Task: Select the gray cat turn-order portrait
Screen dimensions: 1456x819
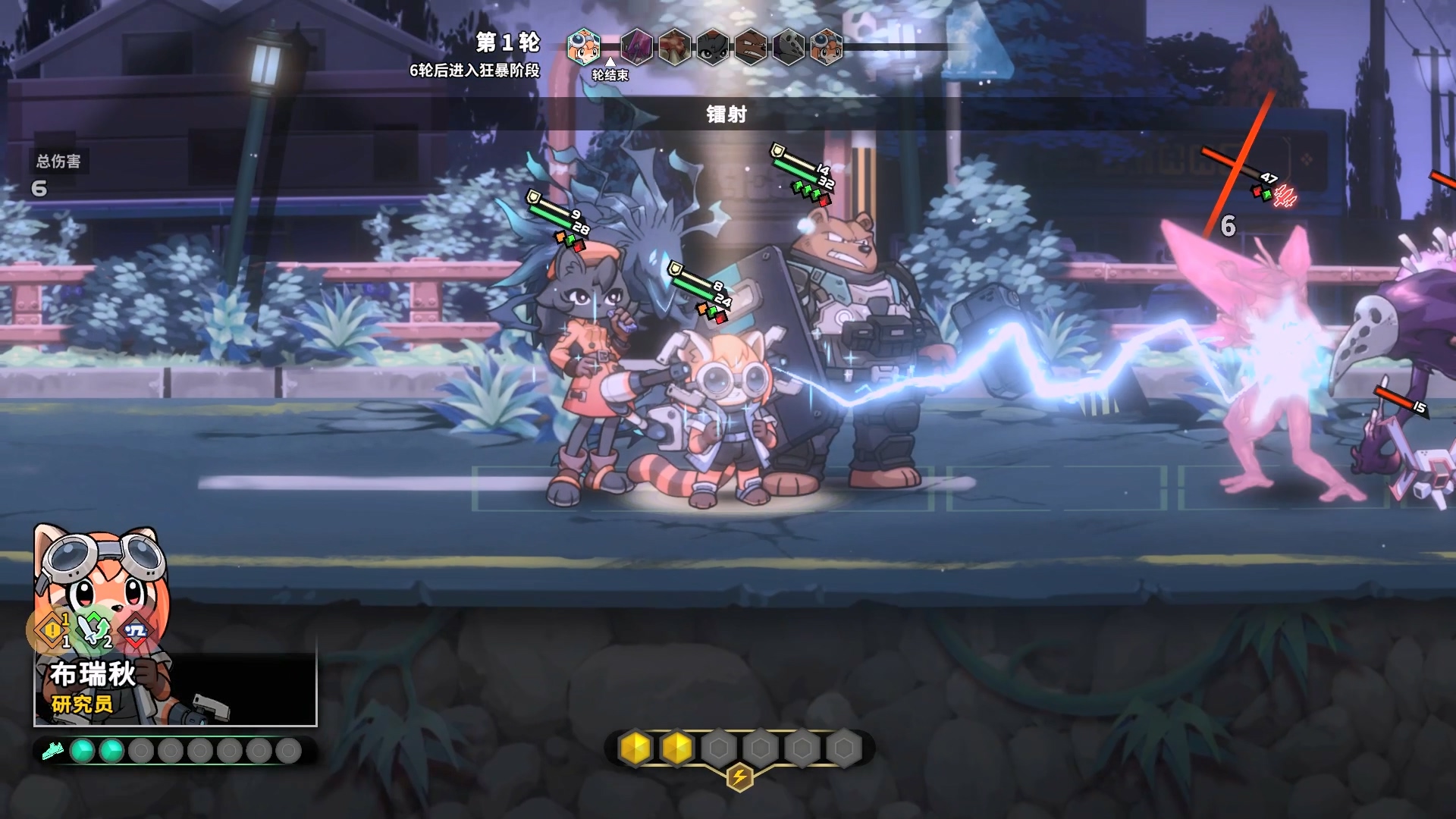Action: pyautogui.click(x=712, y=46)
